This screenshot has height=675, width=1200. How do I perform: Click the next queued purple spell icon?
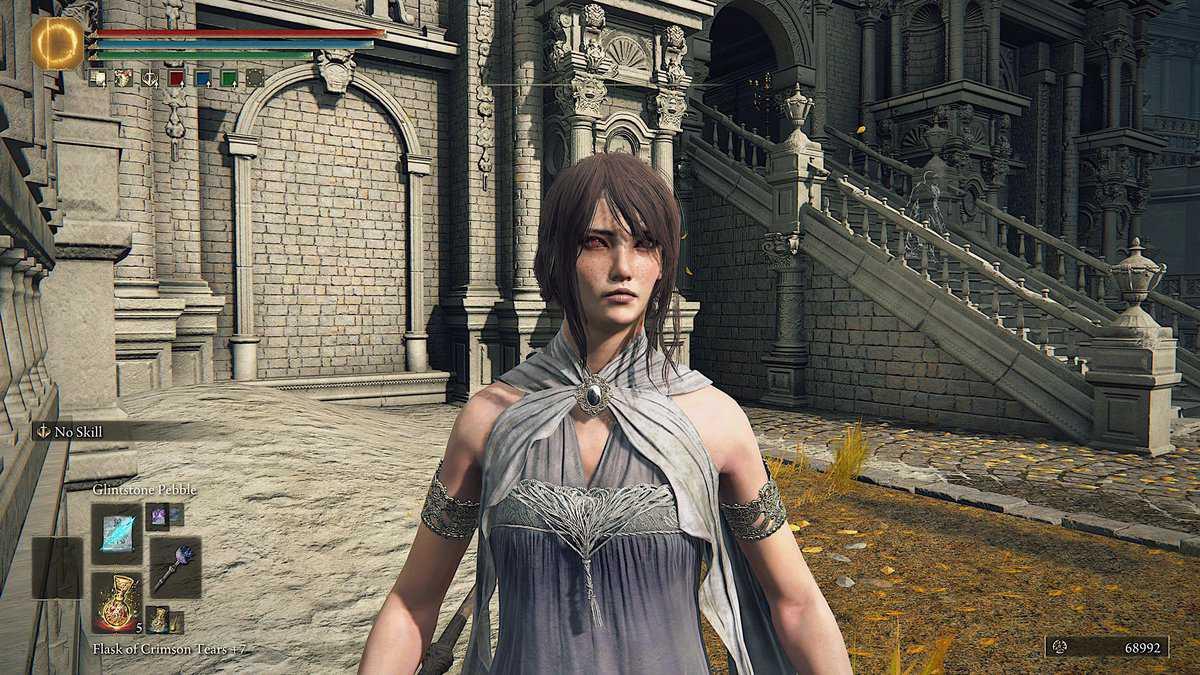(158, 516)
